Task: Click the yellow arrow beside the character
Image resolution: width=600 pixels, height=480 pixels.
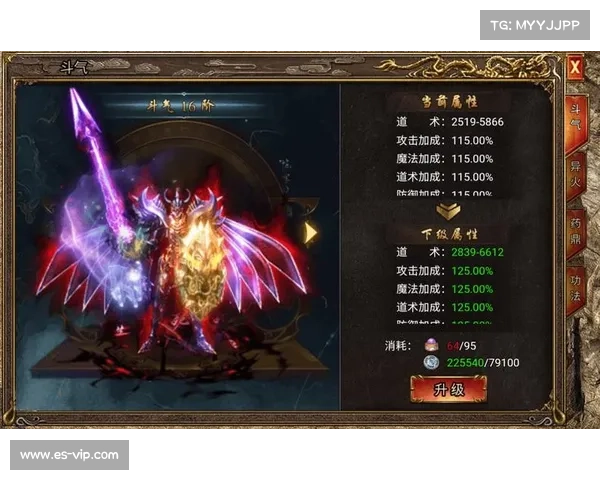Action: pos(311,233)
